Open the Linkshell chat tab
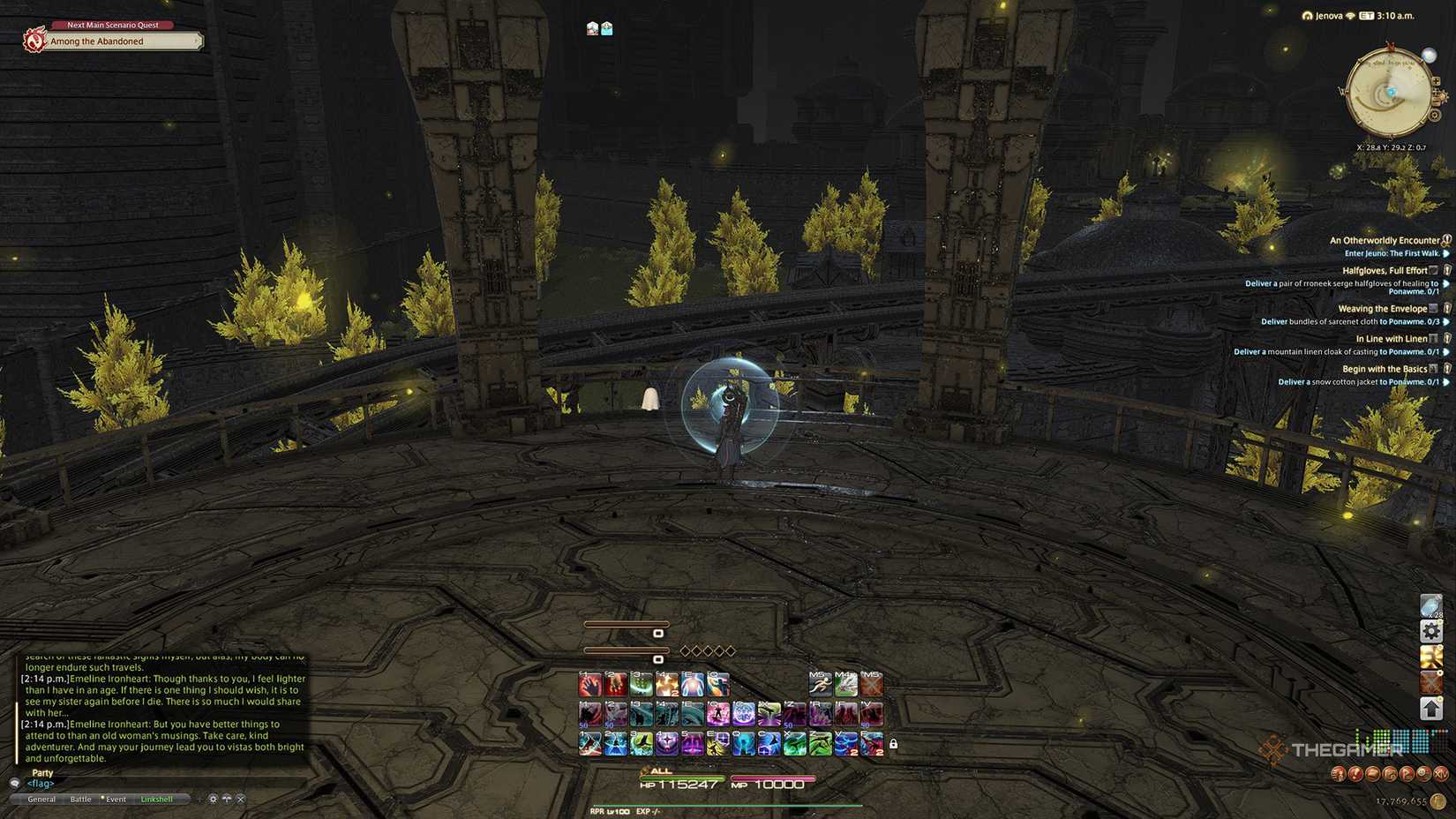1456x819 pixels. pyautogui.click(x=157, y=799)
